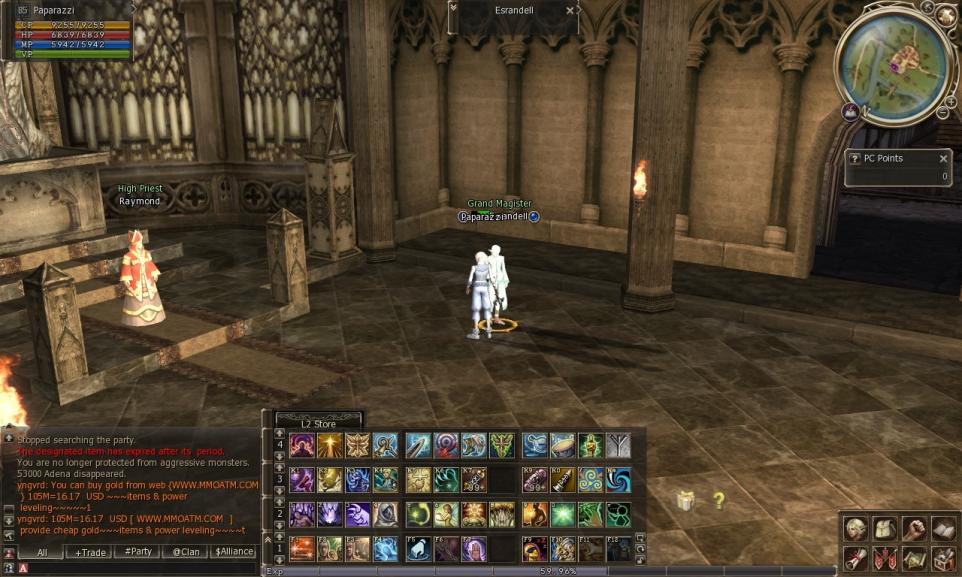Close the PC Points panel
Viewport: 962px width, 577px height.
click(943, 158)
